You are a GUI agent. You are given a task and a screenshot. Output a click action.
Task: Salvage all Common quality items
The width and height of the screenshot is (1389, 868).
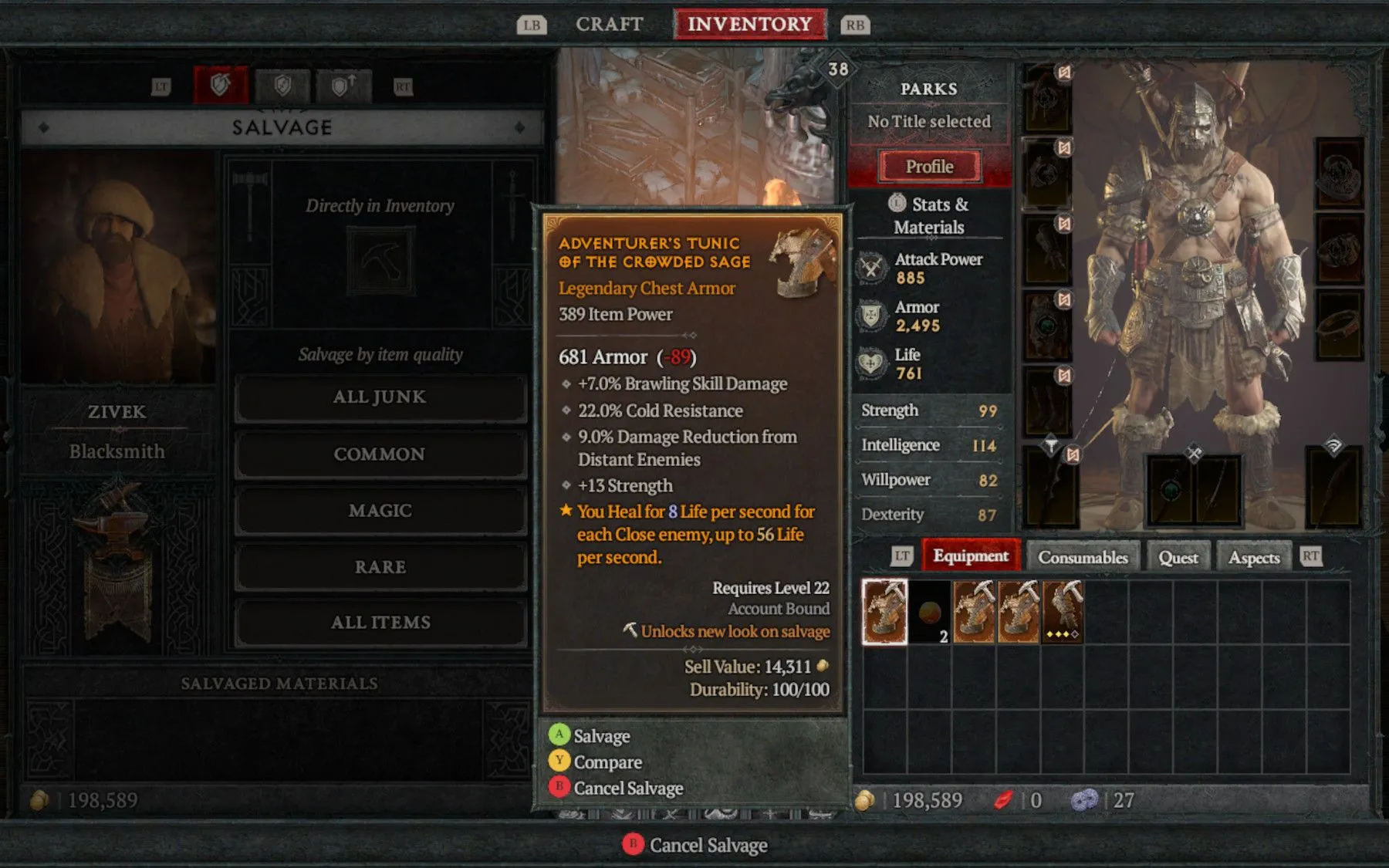pos(380,454)
